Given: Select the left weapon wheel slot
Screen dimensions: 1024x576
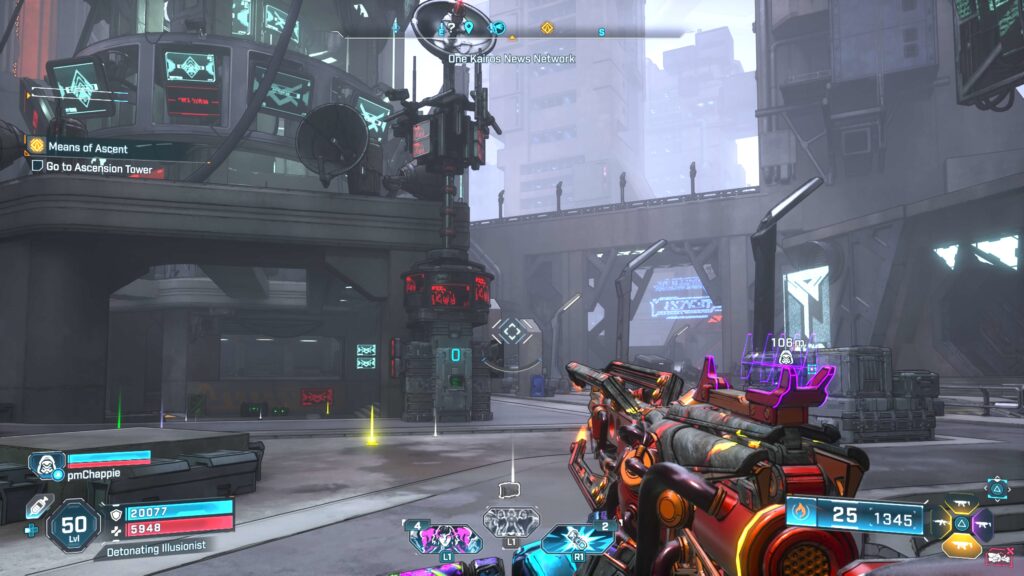Looking at the screenshot, I should click(x=940, y=522).
